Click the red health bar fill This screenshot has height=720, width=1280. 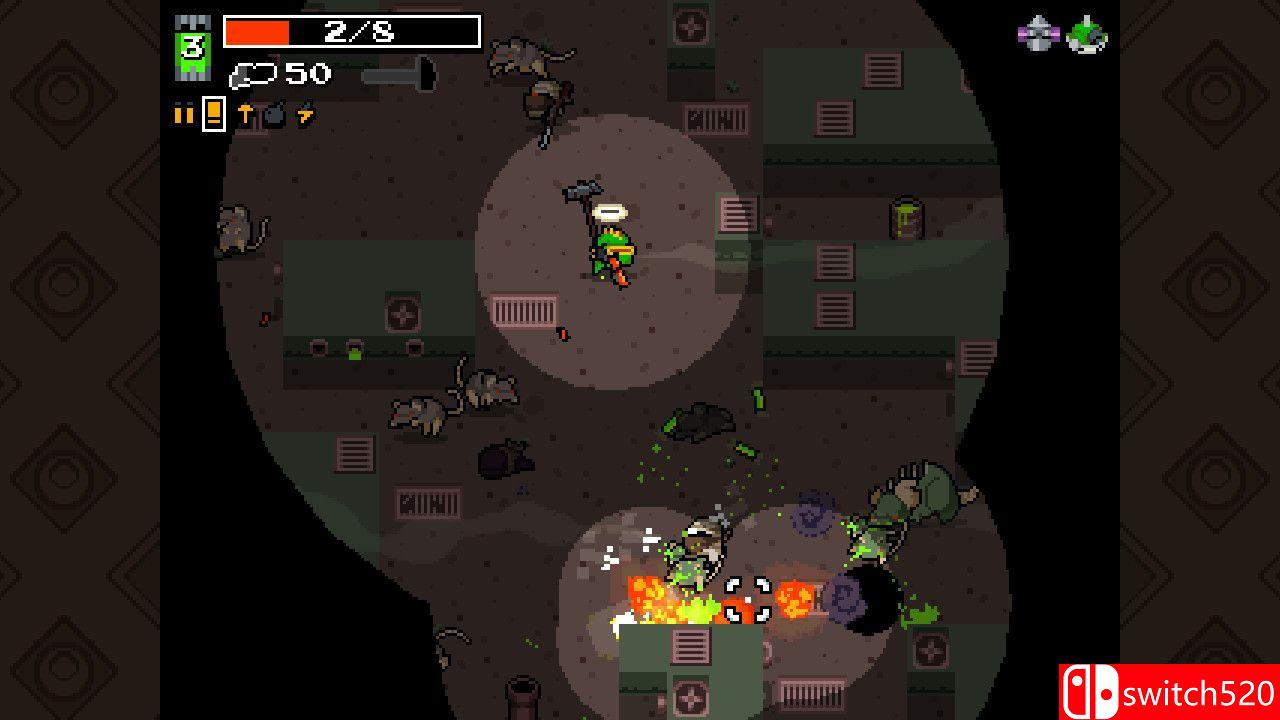(258, 31)
